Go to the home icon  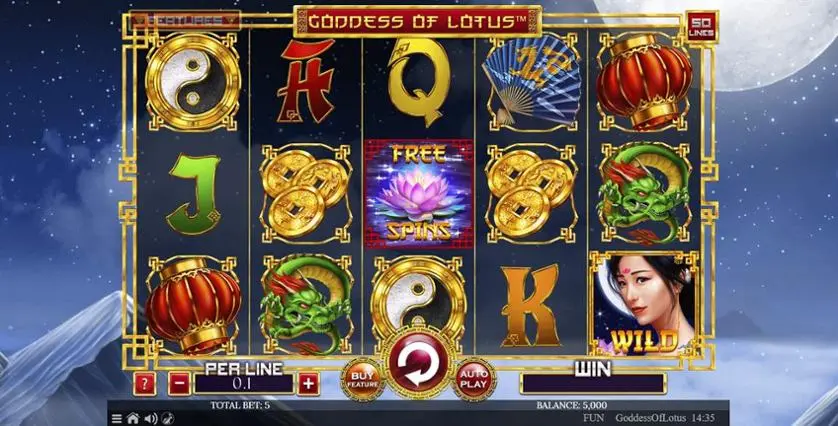(x=132, y=418)
